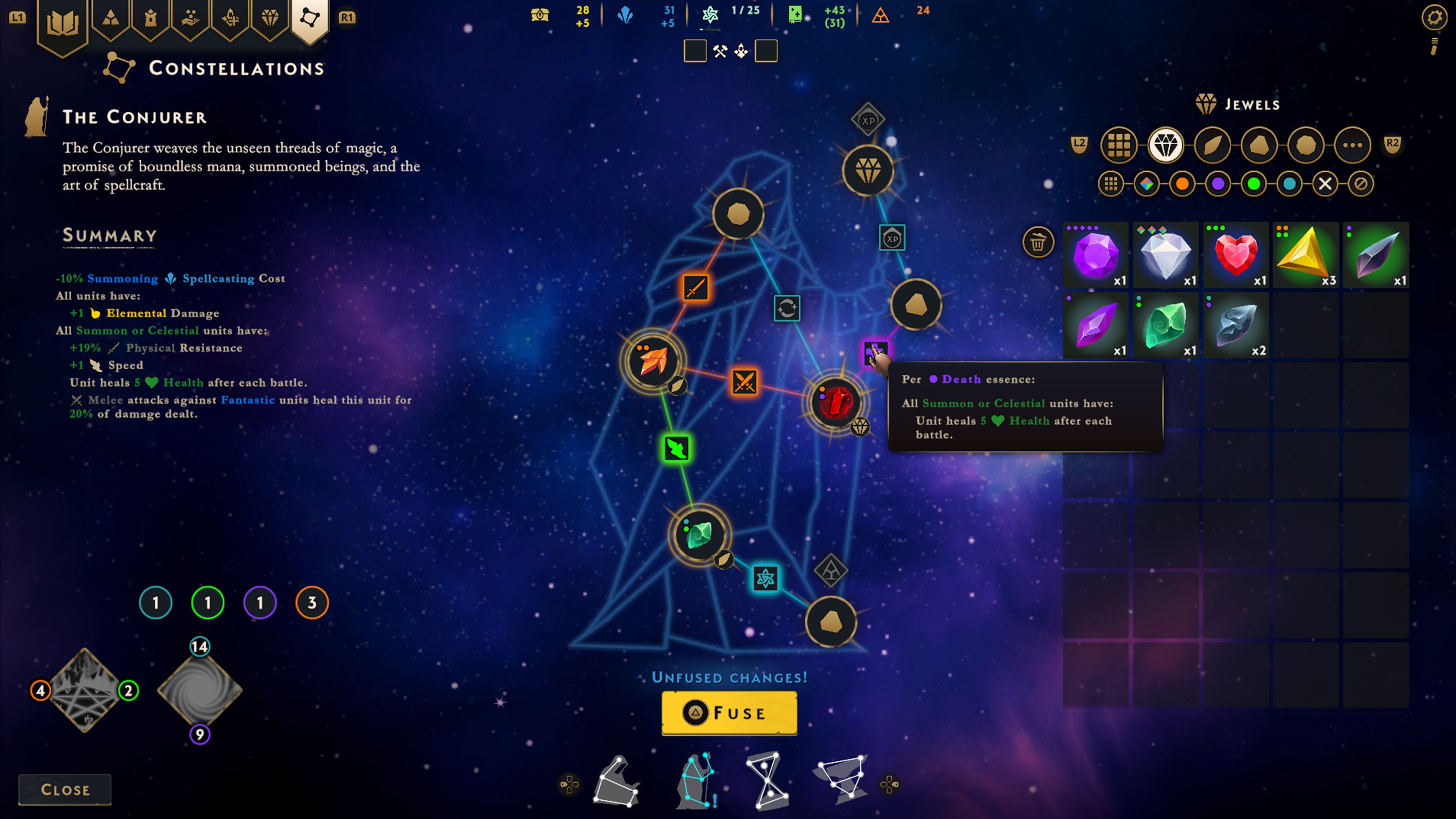Enable the green essence filter in the jewel filter row
The image size is (1456, 819).
point(1254,184)
